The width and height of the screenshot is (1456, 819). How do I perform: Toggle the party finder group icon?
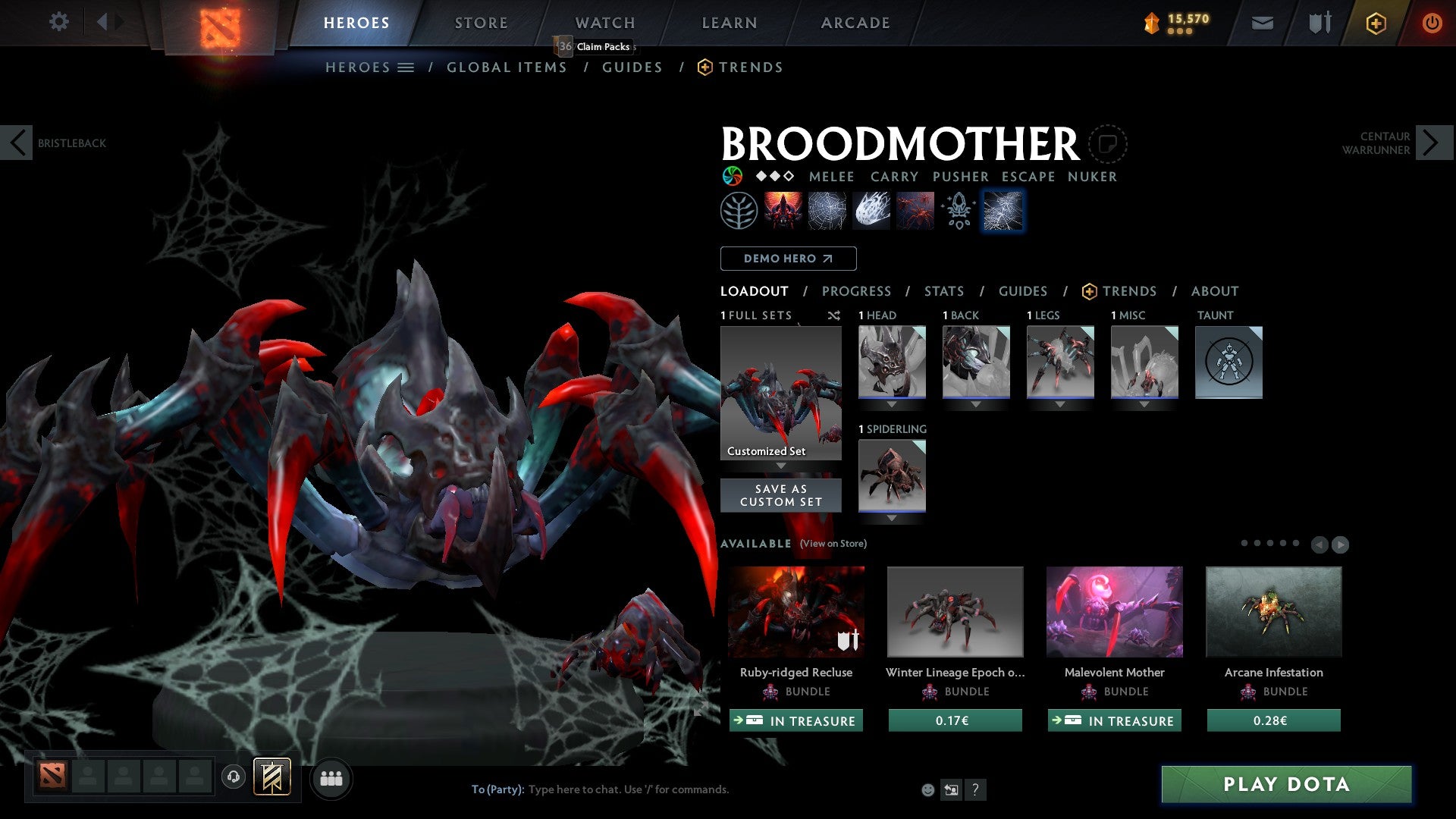[x=331, y=778]
